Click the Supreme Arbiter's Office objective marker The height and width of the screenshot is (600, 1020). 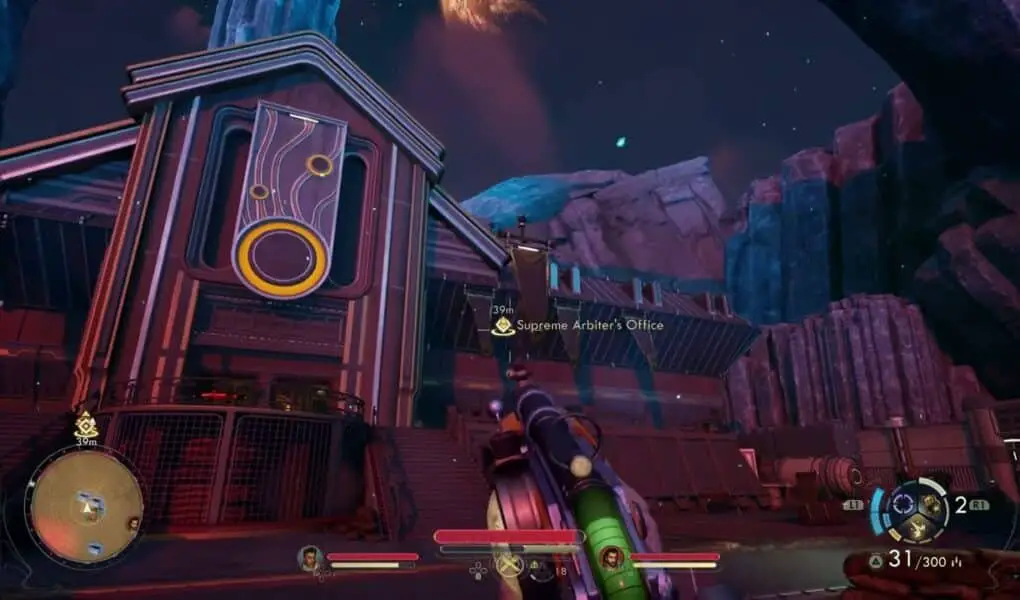[x=503, y=325]
